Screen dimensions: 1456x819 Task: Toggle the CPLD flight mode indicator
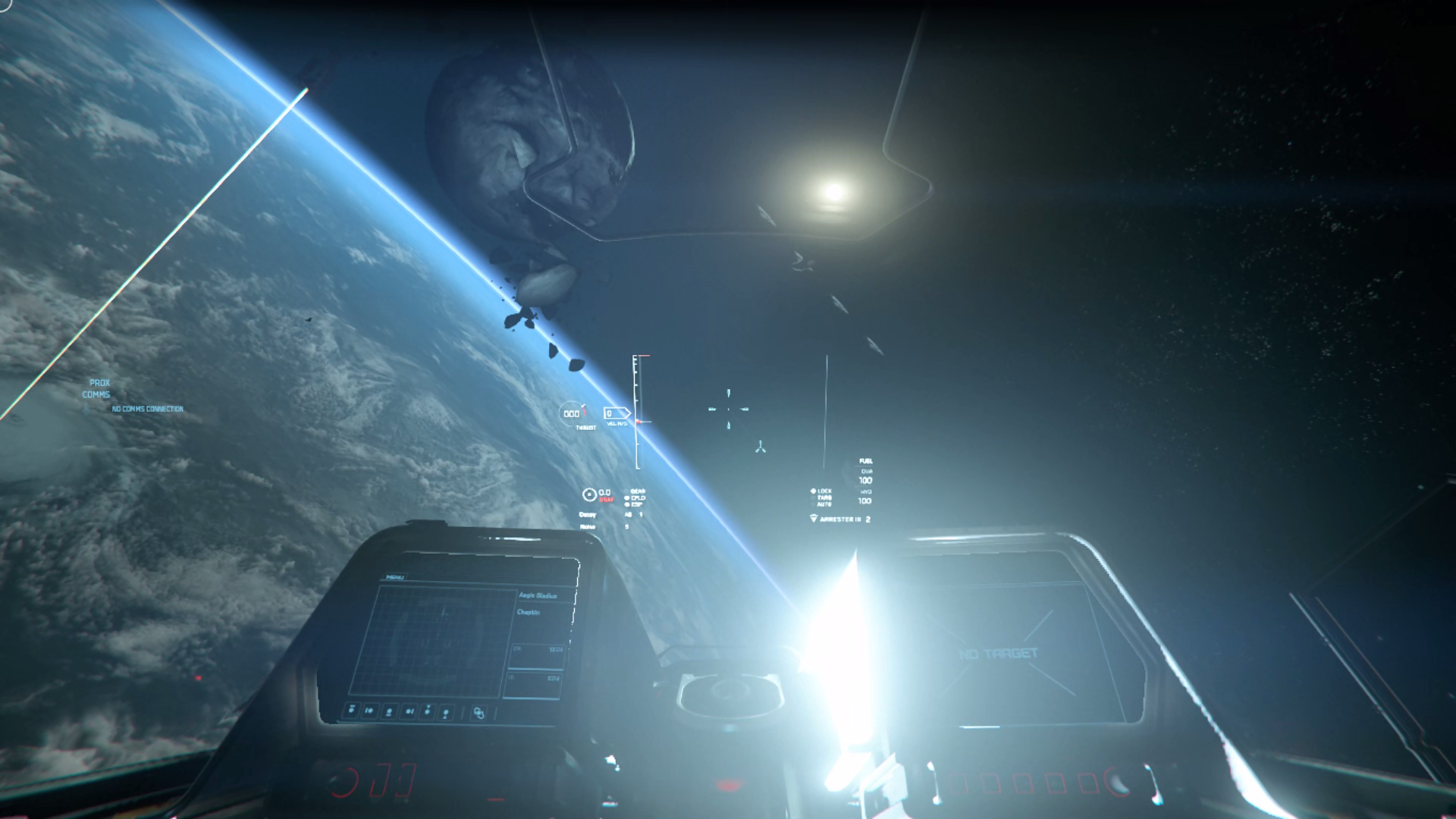tap(638, 498)
